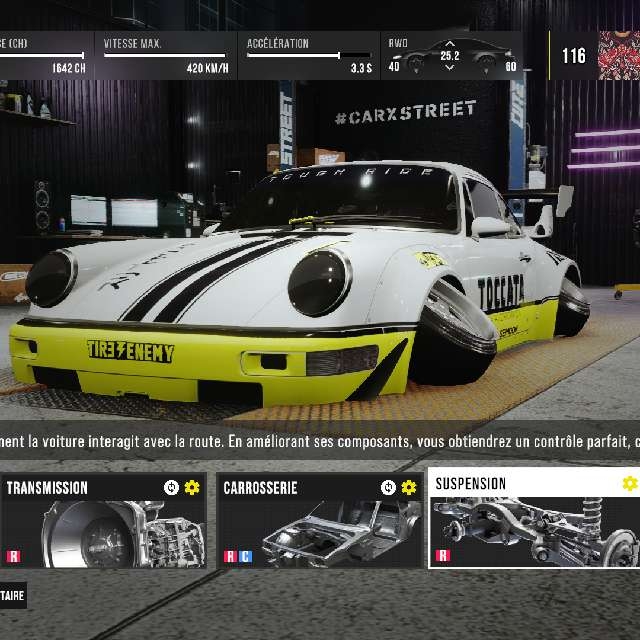Open the player profile avatar
This screenshot has height=640, width=640.
pyautogui.click(x=618, y=55)
